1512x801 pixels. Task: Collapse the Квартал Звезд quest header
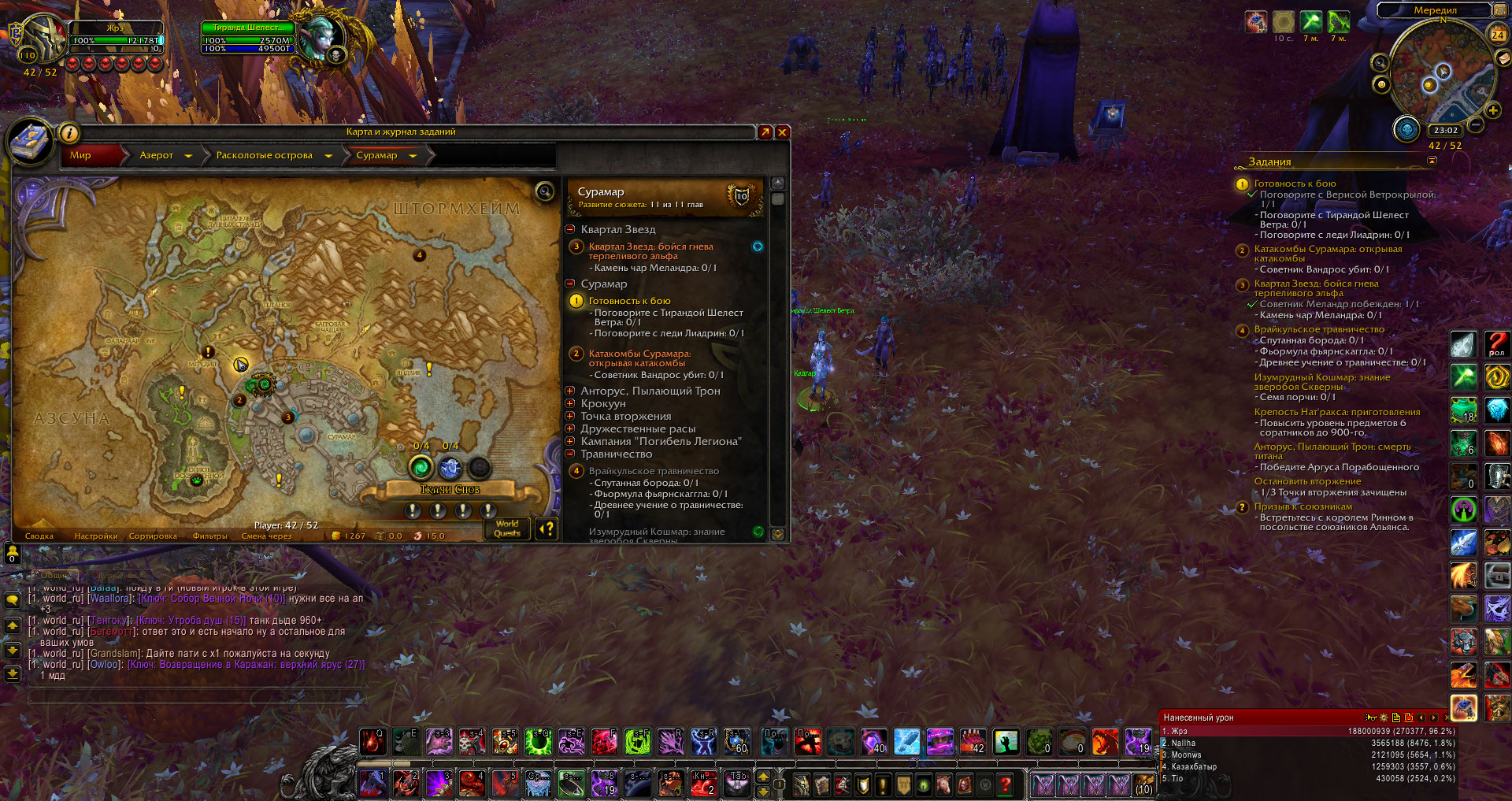(x=570, y=229)
